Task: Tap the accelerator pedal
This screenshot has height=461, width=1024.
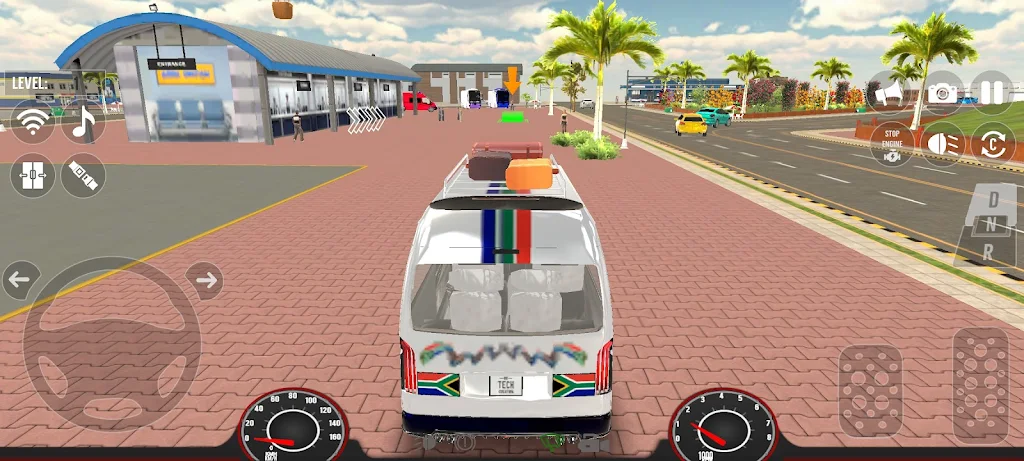Action: tap(980, 386)
